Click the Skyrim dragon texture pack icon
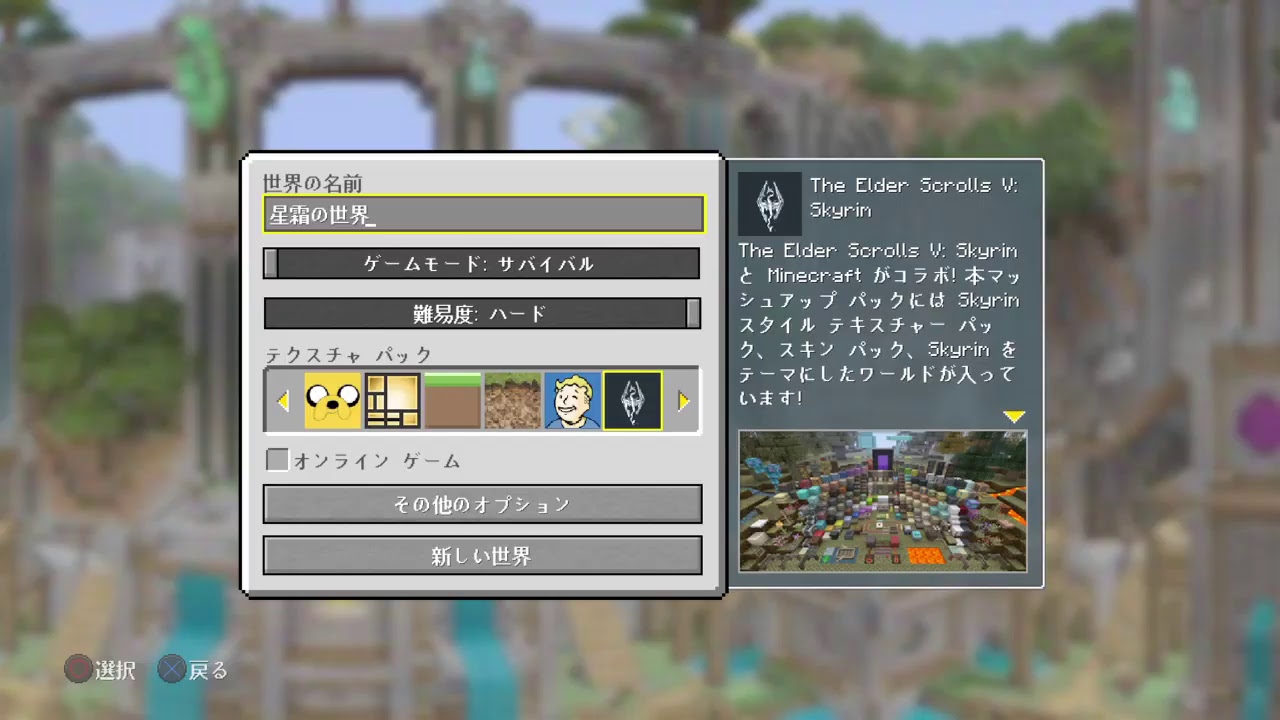Screen dimensions: 1280x720 632,400
